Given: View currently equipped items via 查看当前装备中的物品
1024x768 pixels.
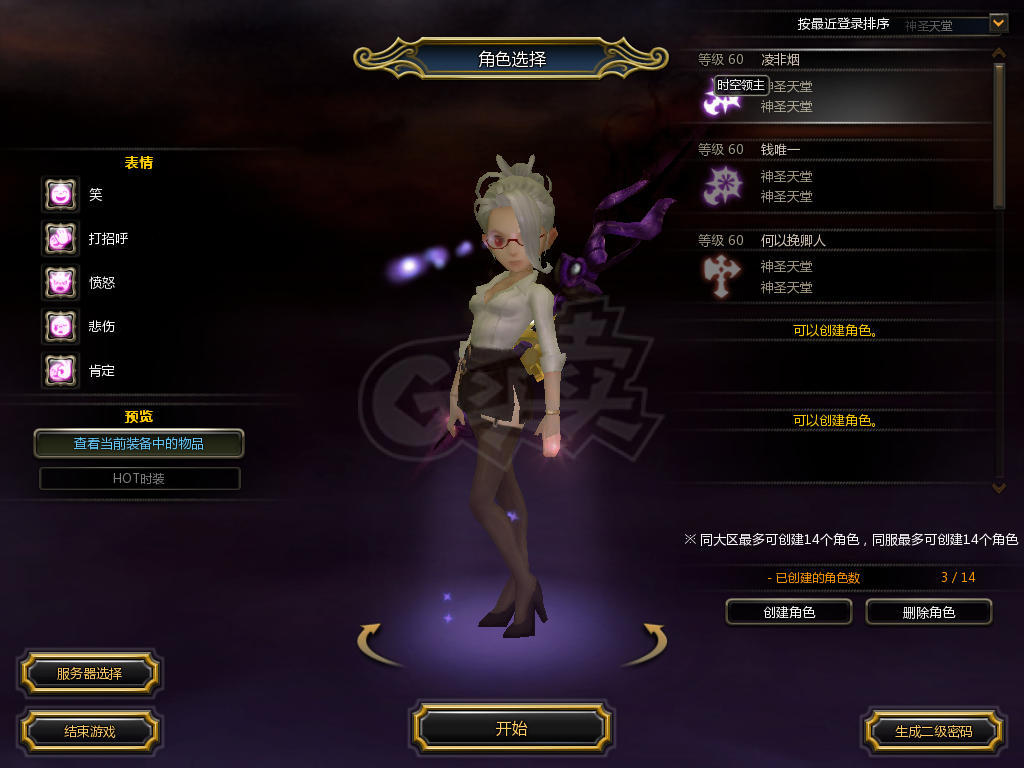Looking at the screenshot, I should point(139,443).
